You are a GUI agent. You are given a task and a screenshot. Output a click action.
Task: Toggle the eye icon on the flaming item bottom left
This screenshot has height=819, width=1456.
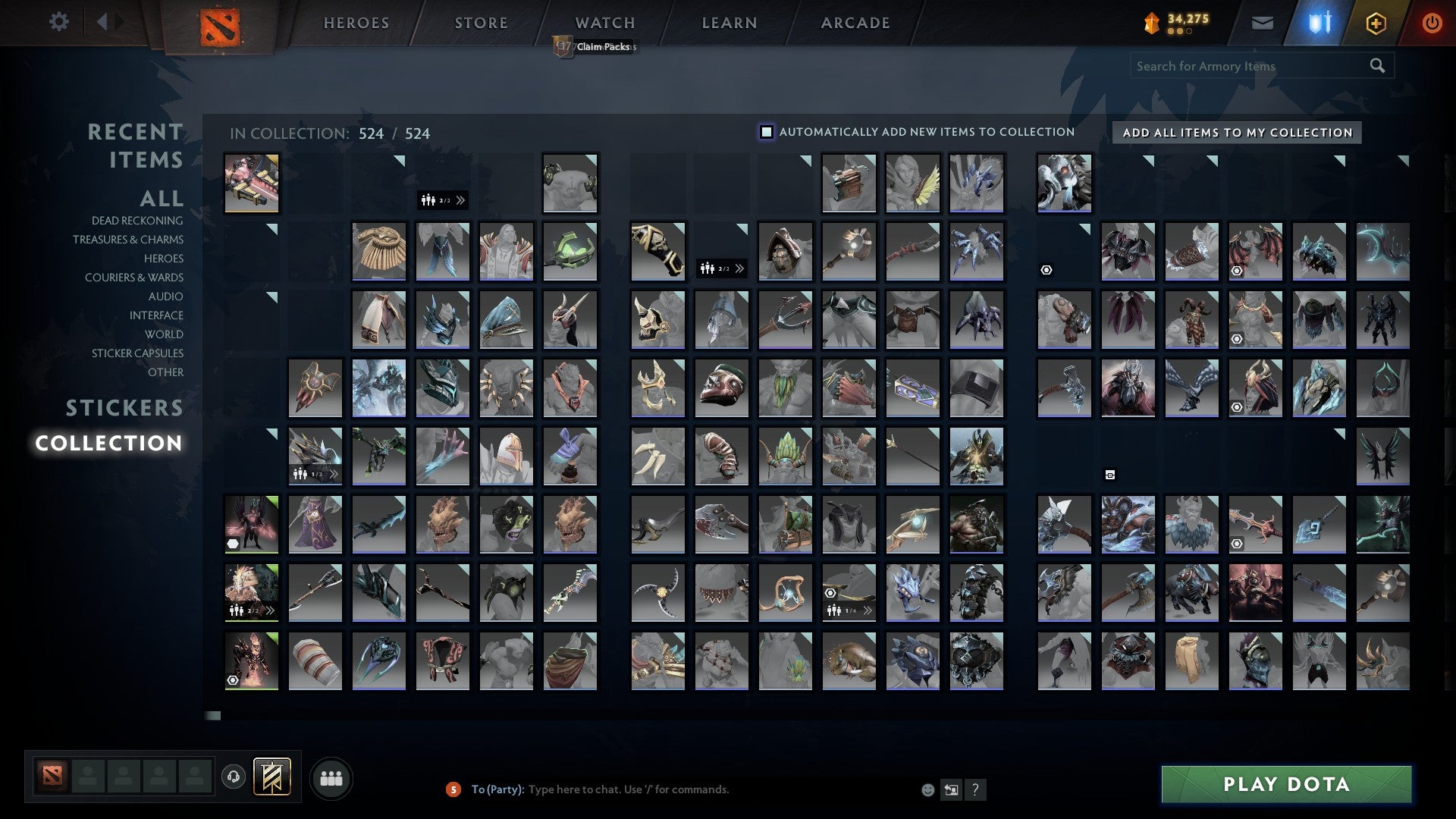(231, 682)
